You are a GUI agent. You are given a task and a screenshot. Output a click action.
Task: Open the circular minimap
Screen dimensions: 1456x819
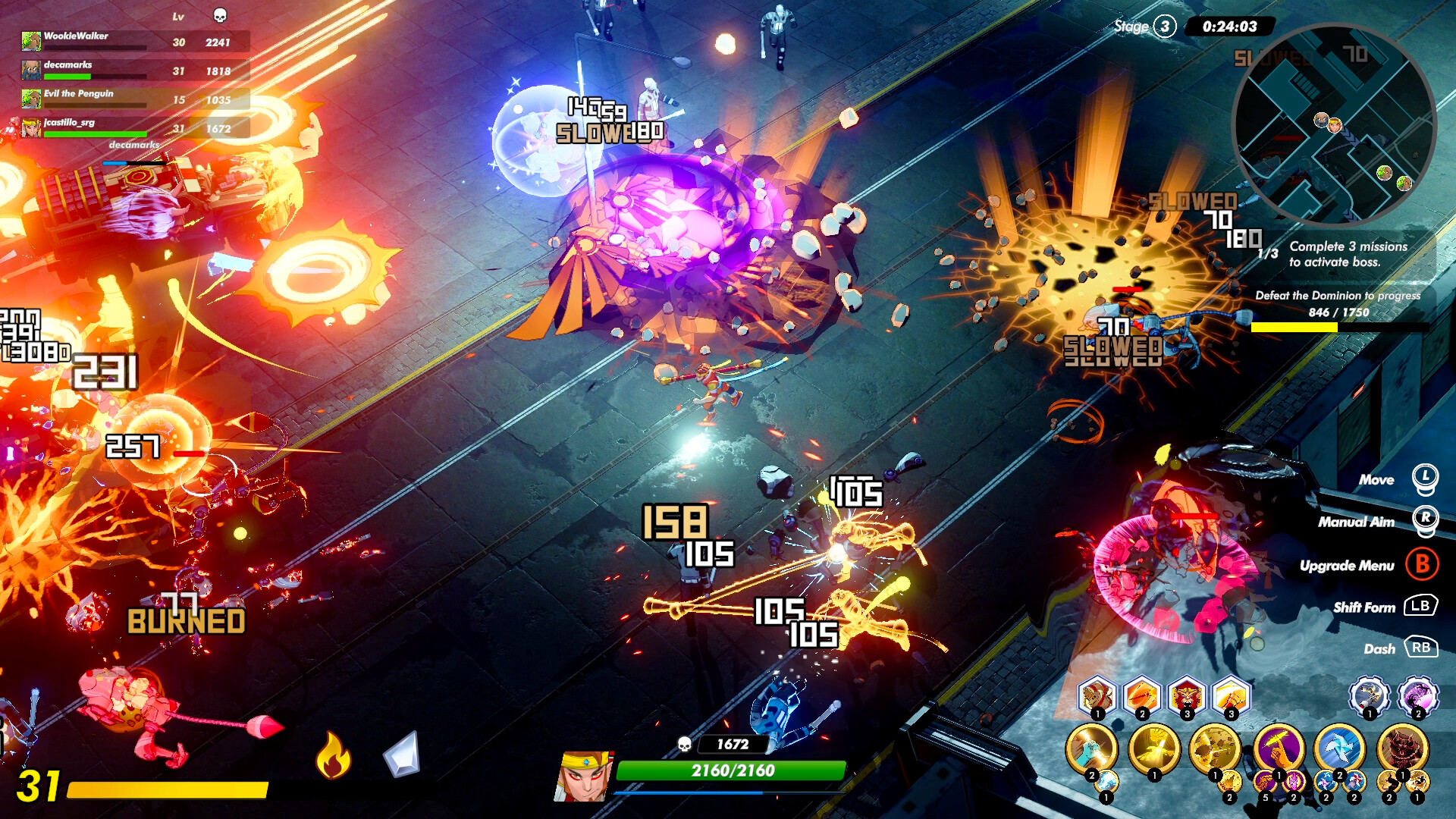pyautogui.click(x=1335, y=125)
